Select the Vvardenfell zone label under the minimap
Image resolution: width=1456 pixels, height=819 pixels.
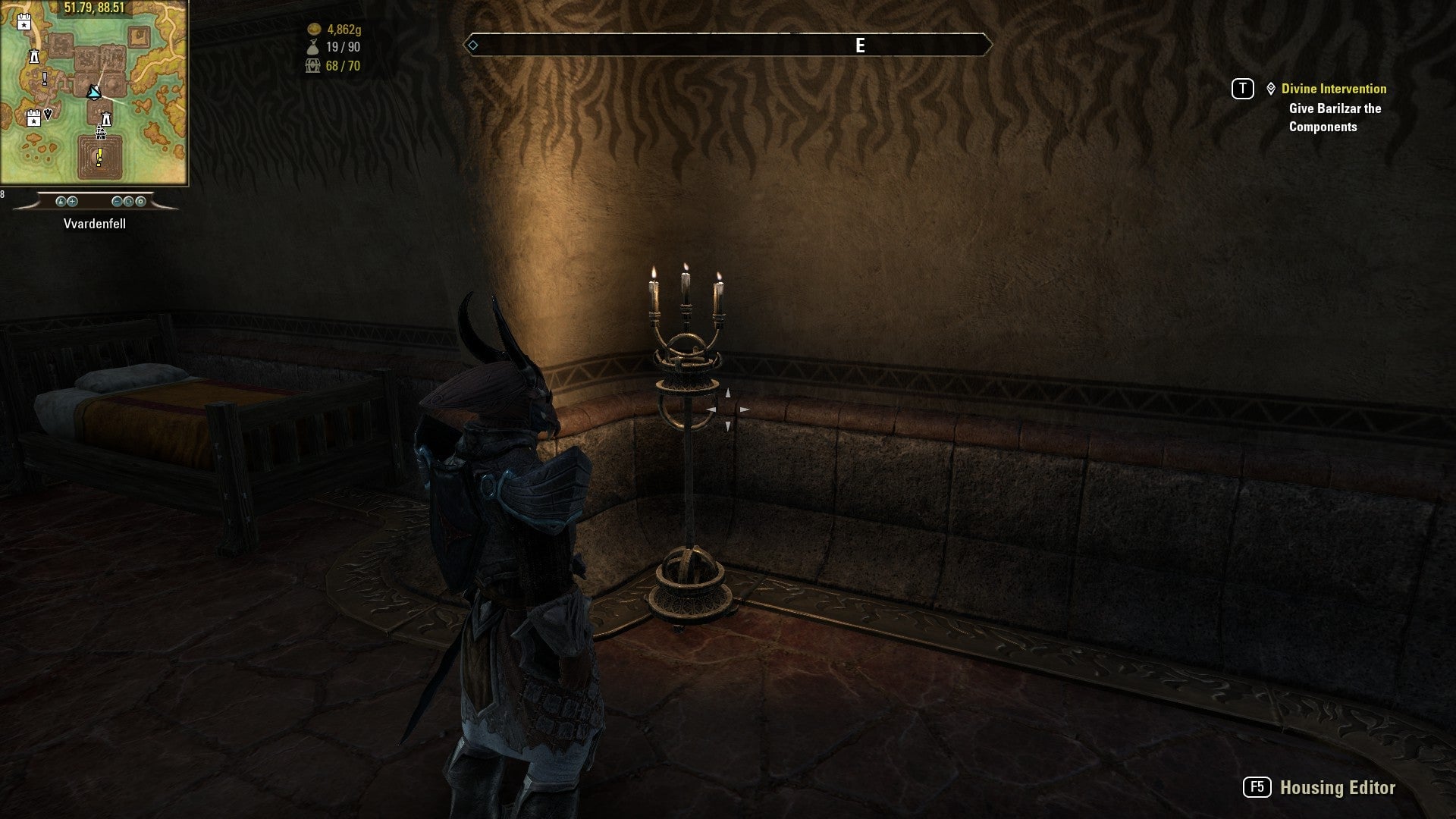(96, 224)
